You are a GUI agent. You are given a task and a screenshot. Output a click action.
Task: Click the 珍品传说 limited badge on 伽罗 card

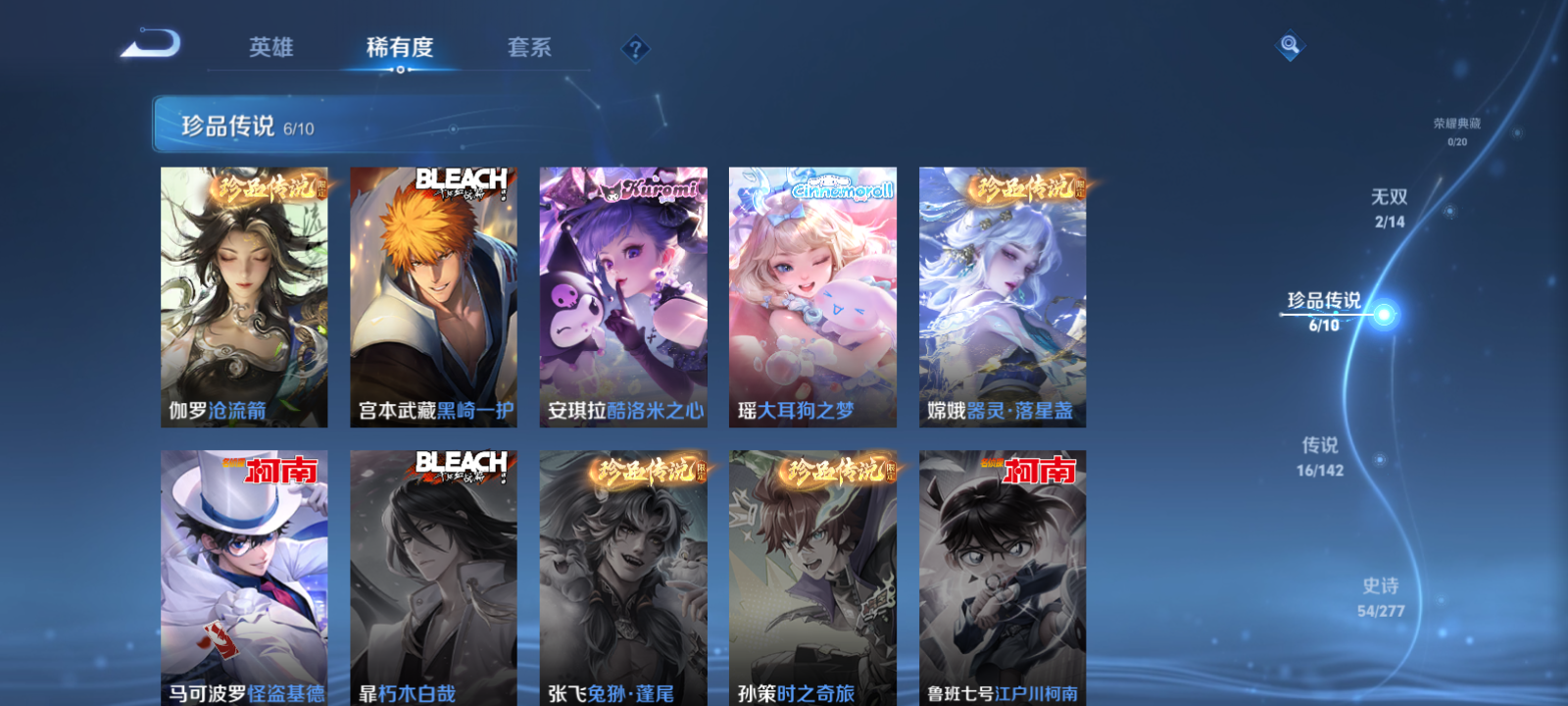[271, 188]
